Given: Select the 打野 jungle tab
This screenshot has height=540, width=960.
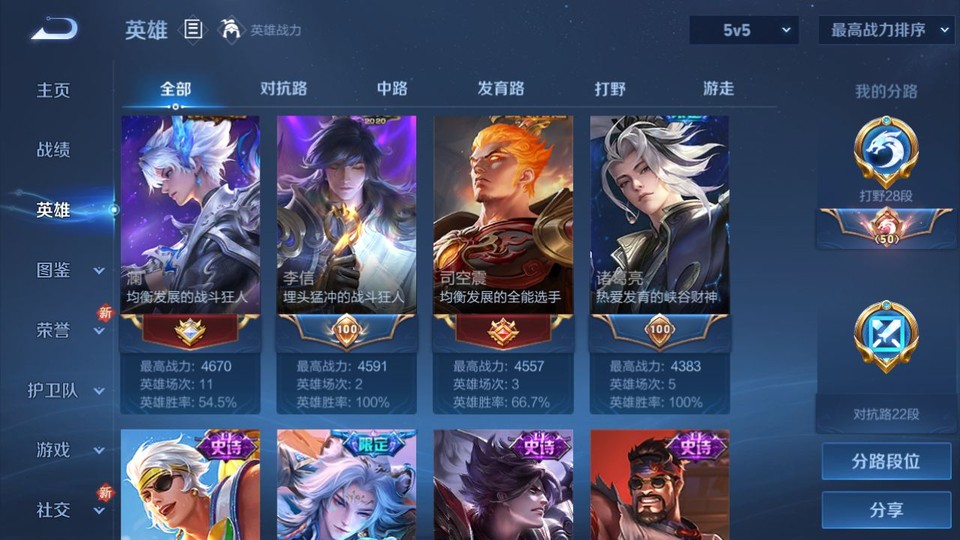Looking at the screenshot, I should (610, 89).
